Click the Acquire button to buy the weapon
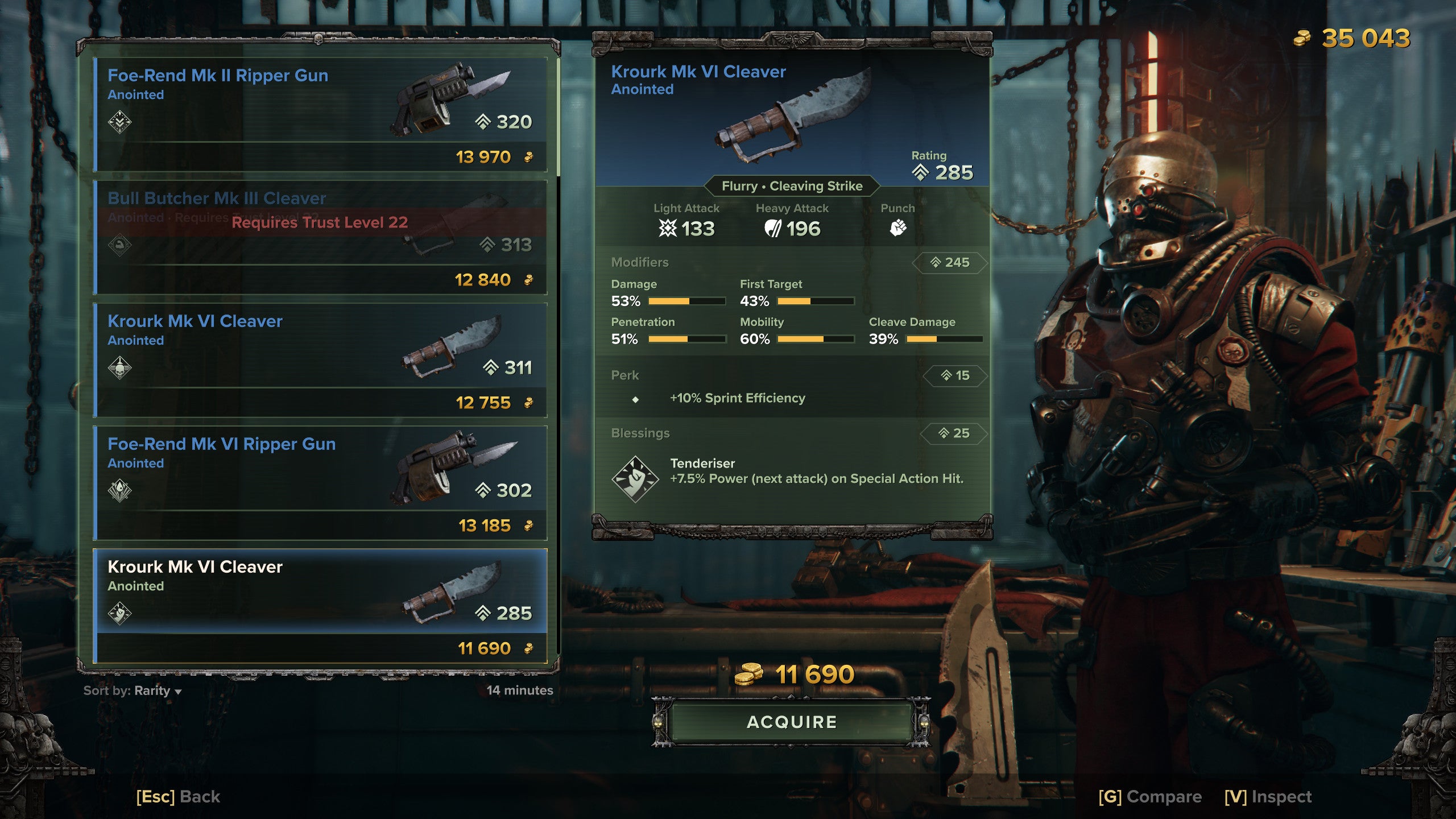Screen dimensions: 1456x819 tap(791, 722)
